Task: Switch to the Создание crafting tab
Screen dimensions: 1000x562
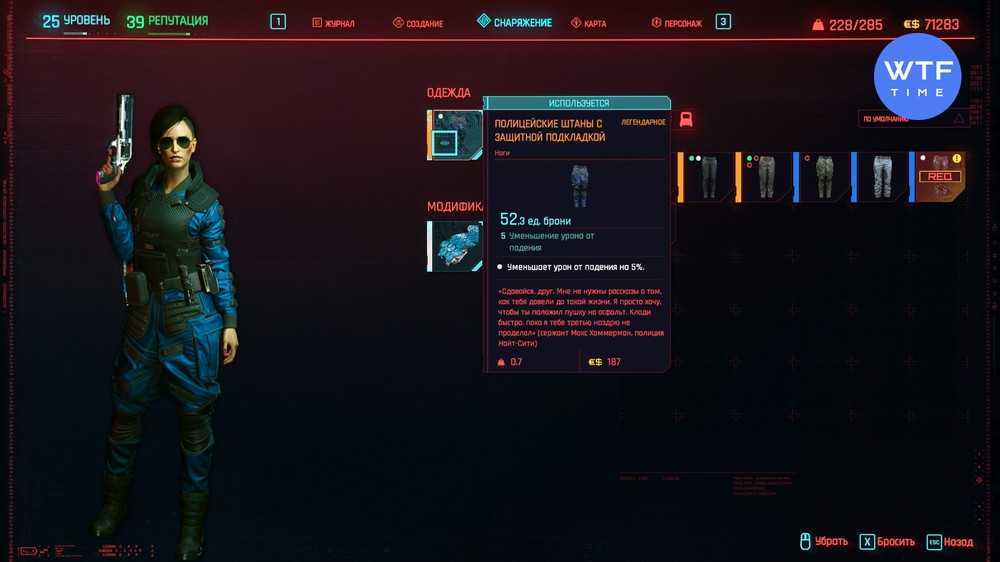Action: [418, 23]
